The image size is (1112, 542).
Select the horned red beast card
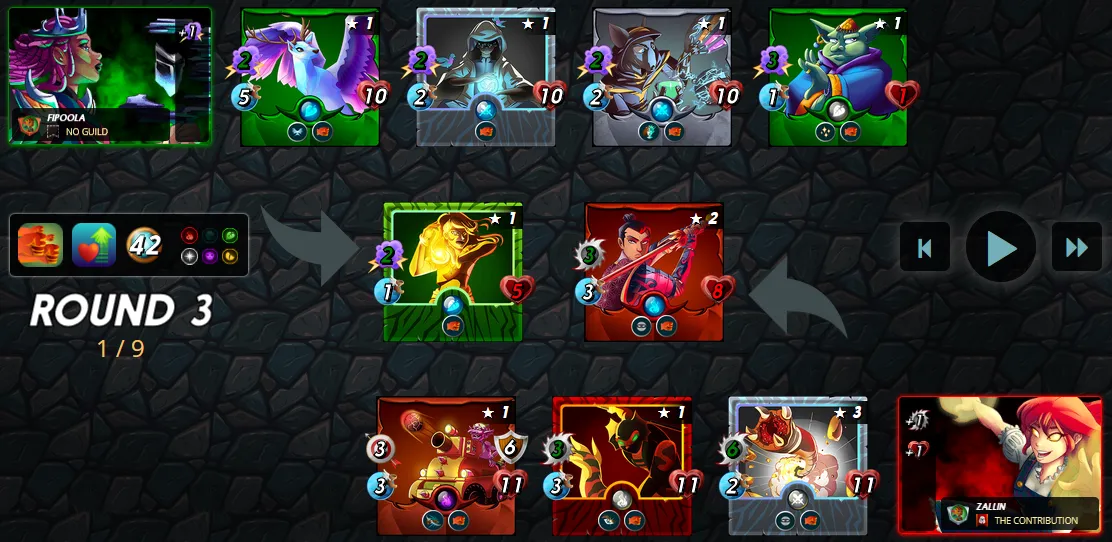pos(798,465)
